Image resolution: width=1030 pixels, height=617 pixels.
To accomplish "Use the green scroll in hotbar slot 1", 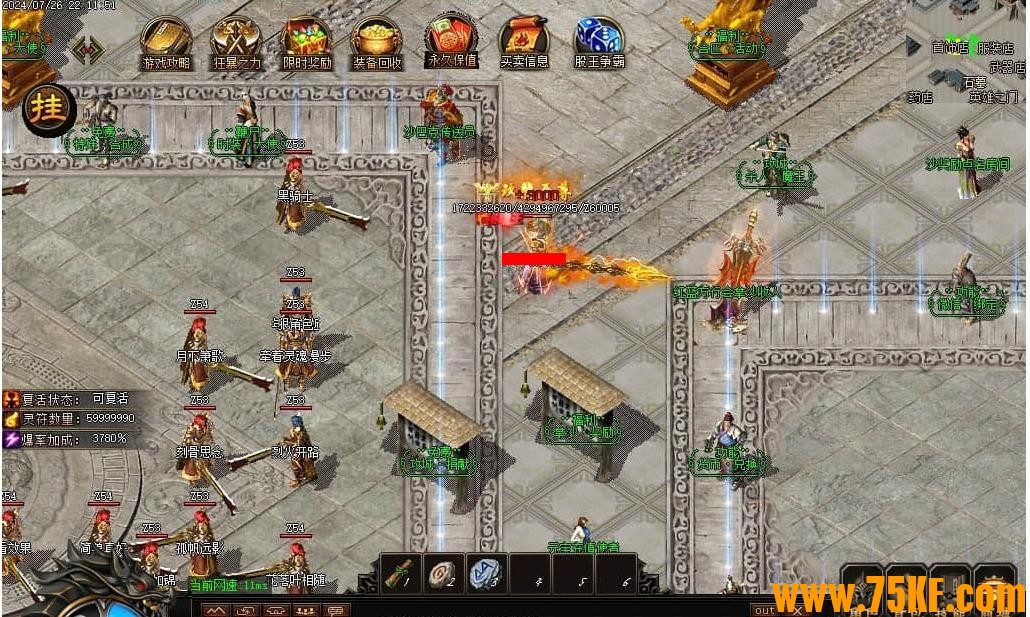I will pos(401,573).
